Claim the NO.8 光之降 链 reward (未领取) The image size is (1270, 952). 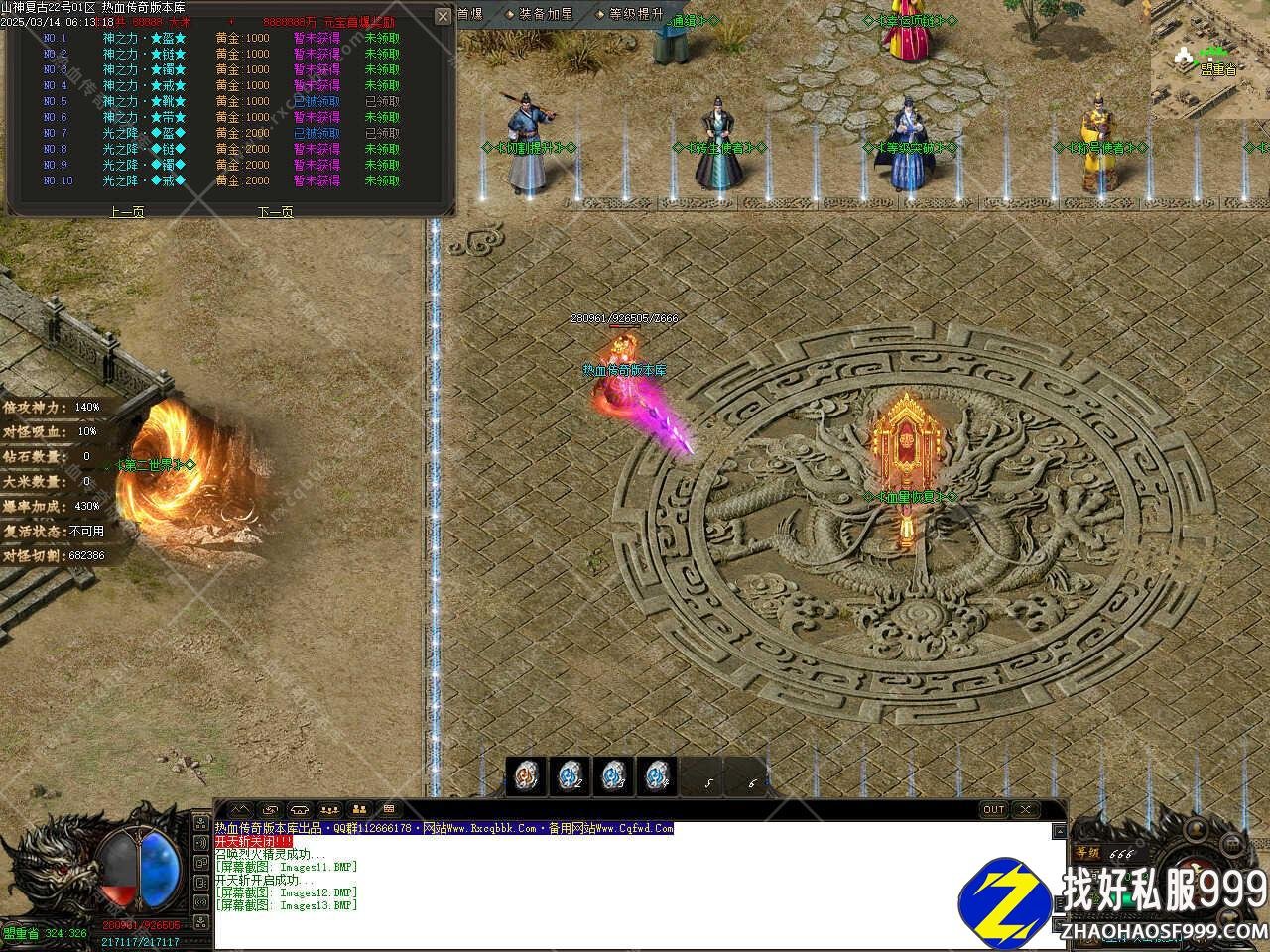coord(382,149)
